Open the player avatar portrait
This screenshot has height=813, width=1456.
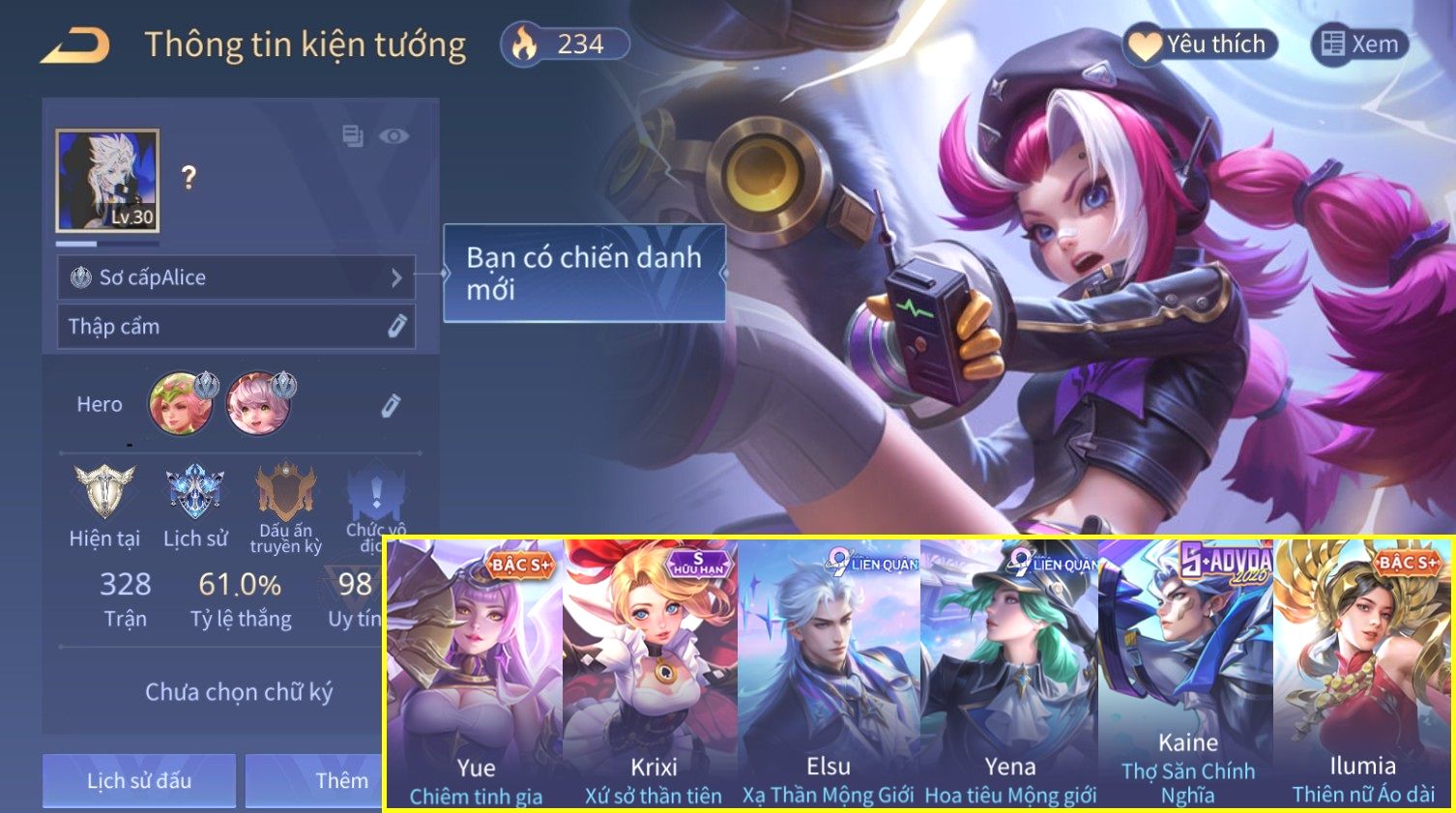tap(107, 182)
